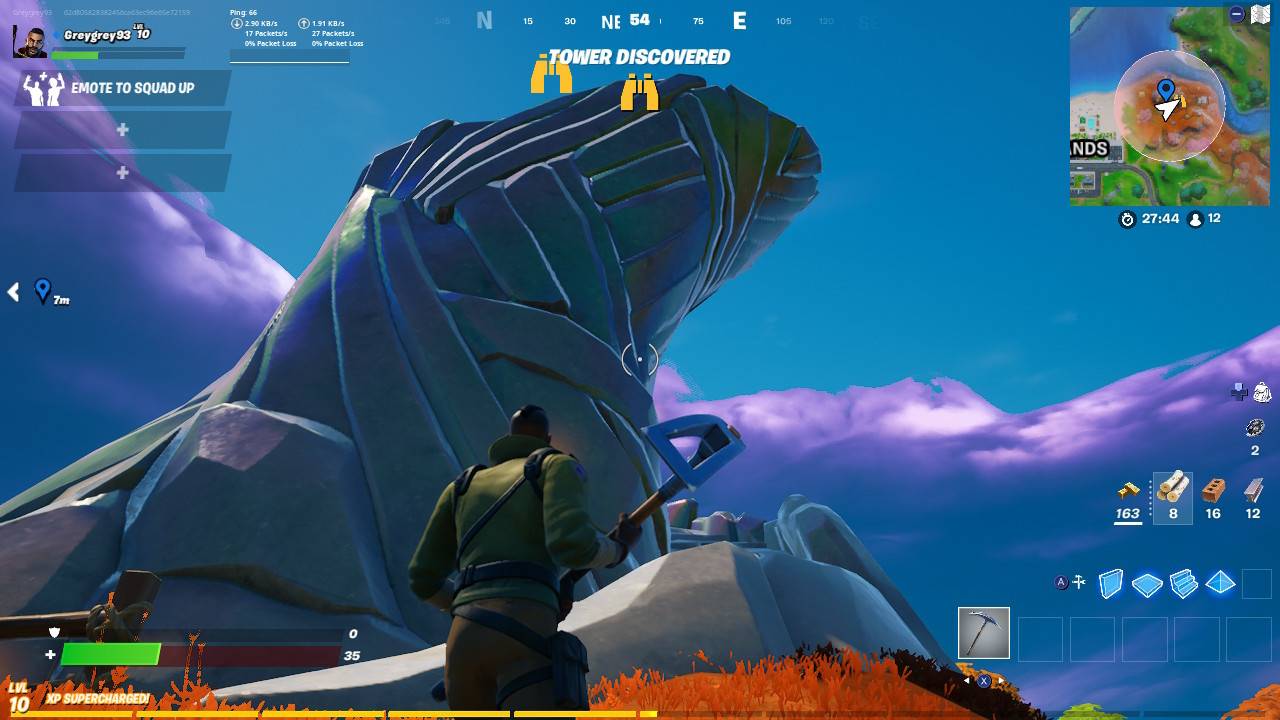This screenshot has height=720, width=1280.
Task: Click the player count person icon
Action: click(1198, 220)
